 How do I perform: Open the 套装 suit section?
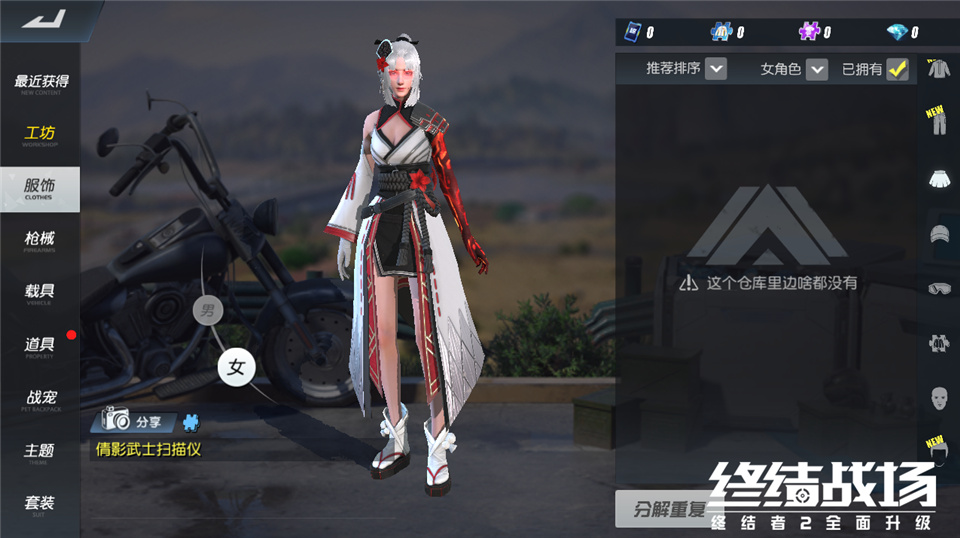40,504
